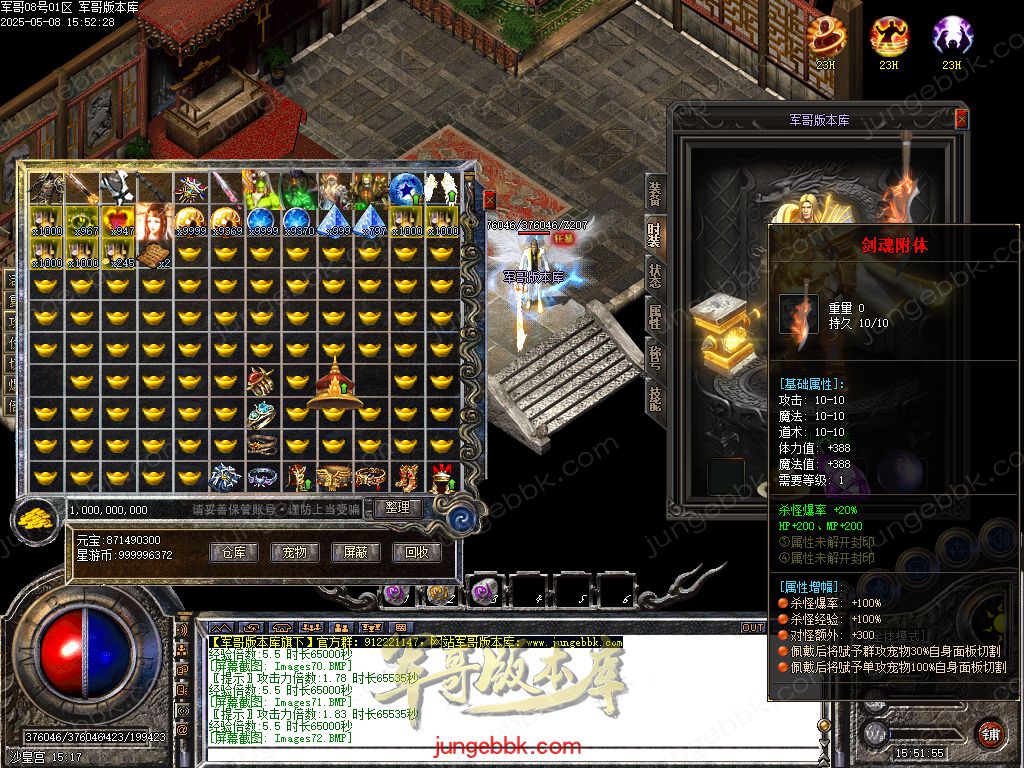Select the 时装 fashion tab
Viewport: 1024px width, 768px height.
[x=654, y=234]
